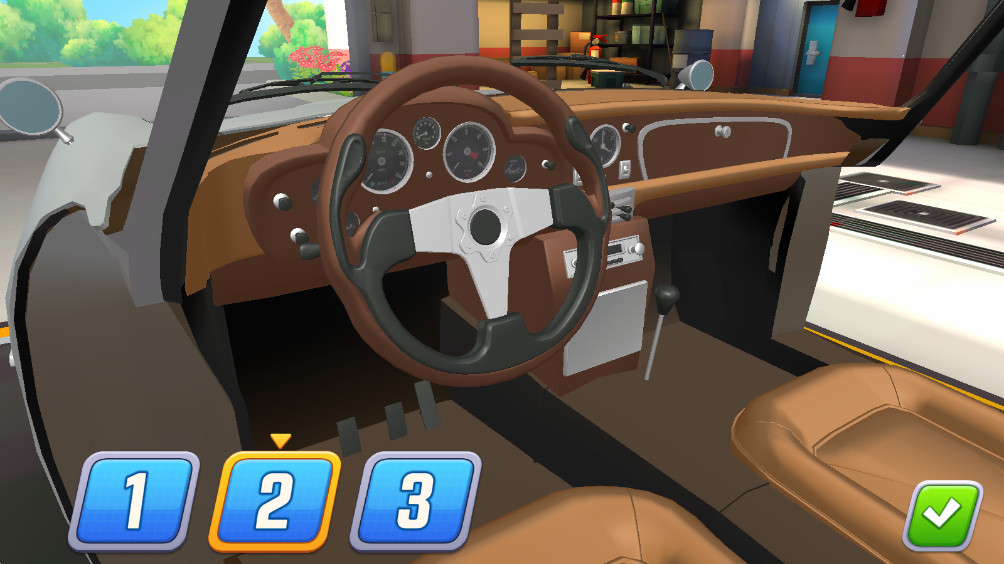Confirm selection with the green checkmark
Viewport: 1004px width, 564px height.
point(941,516)
